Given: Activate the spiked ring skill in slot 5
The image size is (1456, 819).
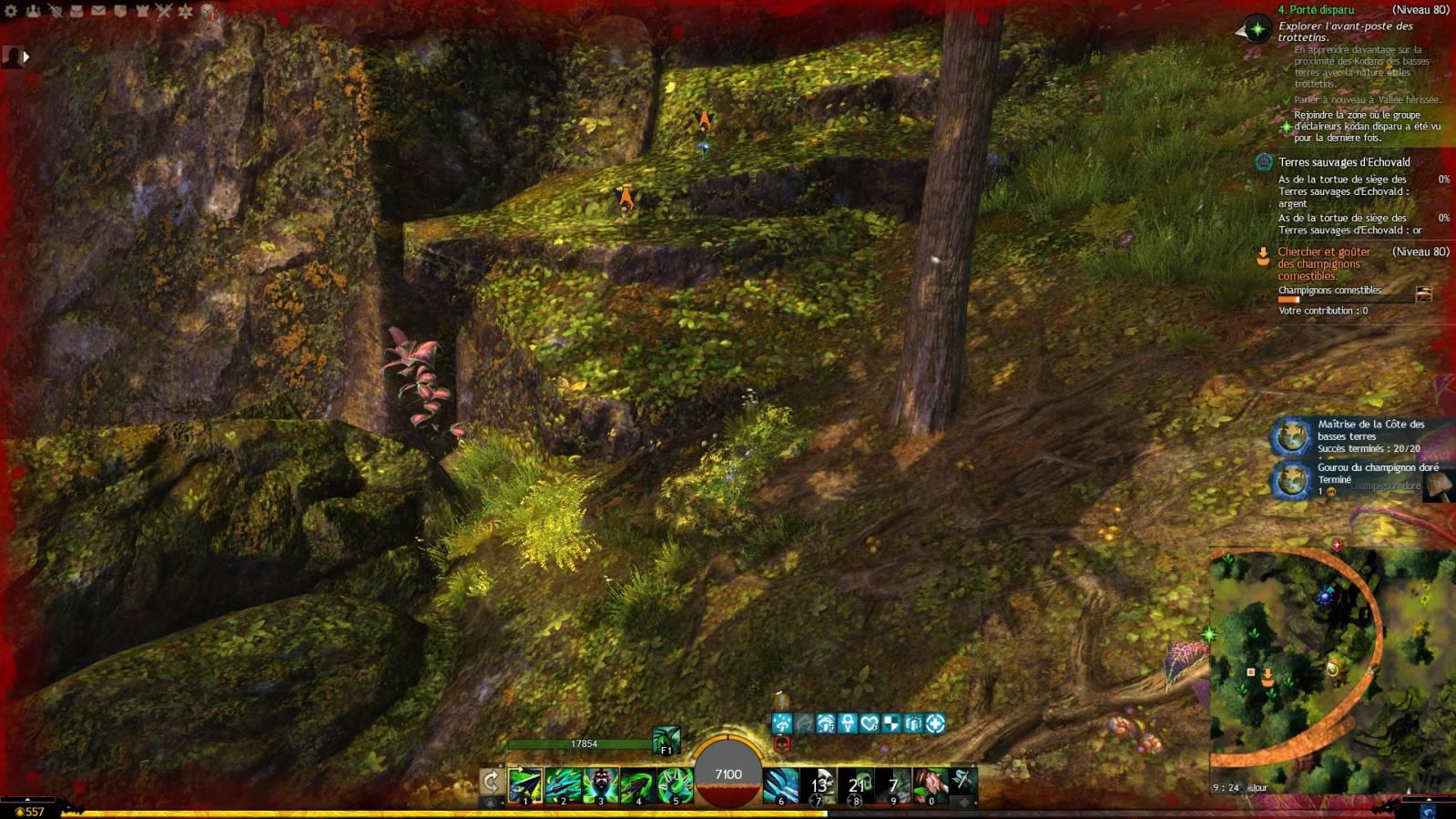Looking at the screenshot, I should tap(676, 784).
